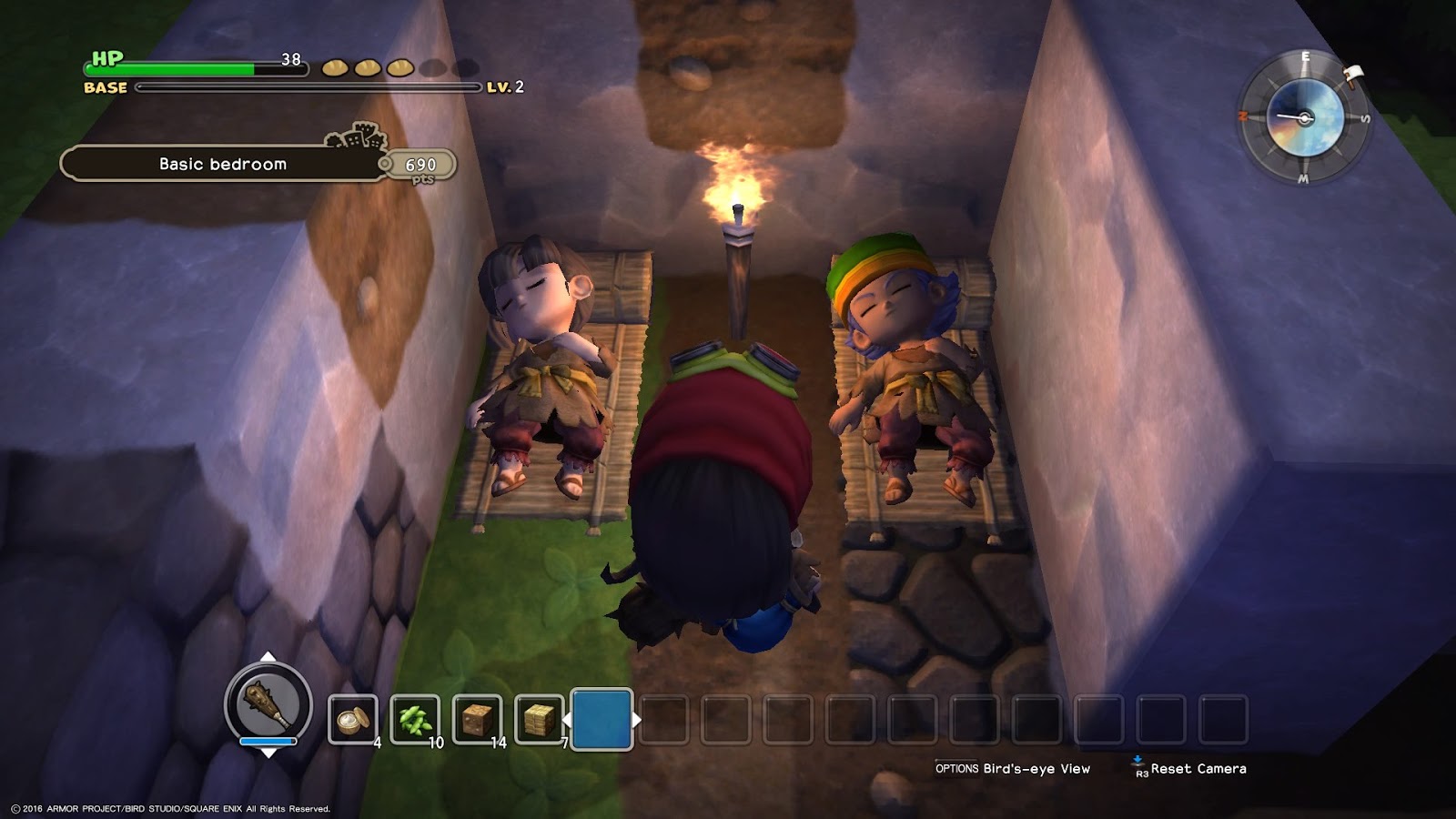Select the medicinal herb pot slot
Screen dimensions: 1456x819
pyautogui.click(x=351, y=720)
